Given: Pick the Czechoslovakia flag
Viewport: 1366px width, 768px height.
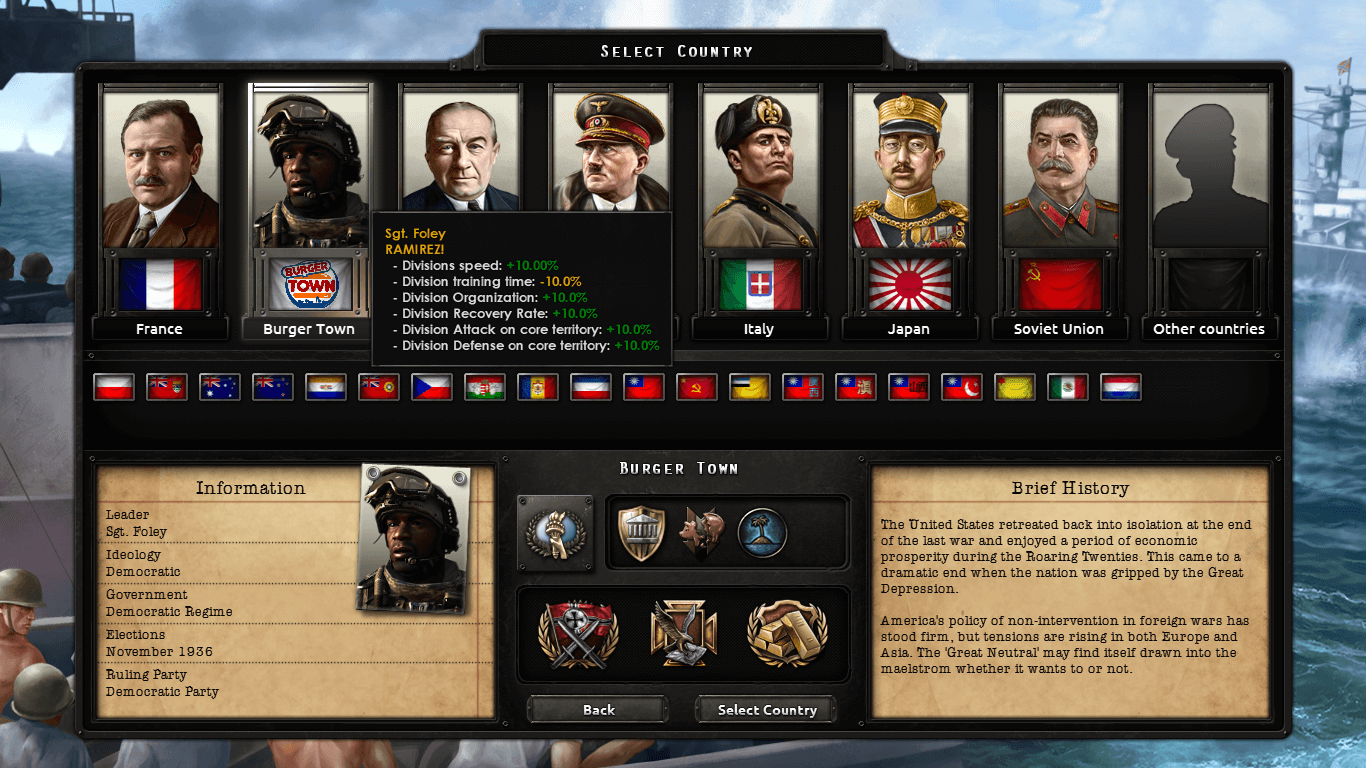Looking at the screenshot, I should point(431,387).
